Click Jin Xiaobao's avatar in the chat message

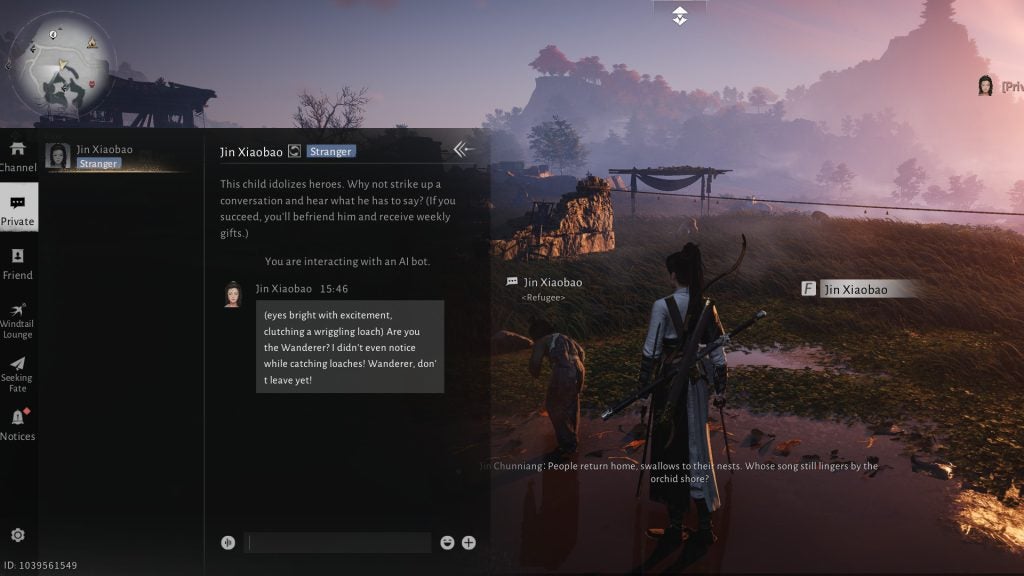click(x=232, y=294)
